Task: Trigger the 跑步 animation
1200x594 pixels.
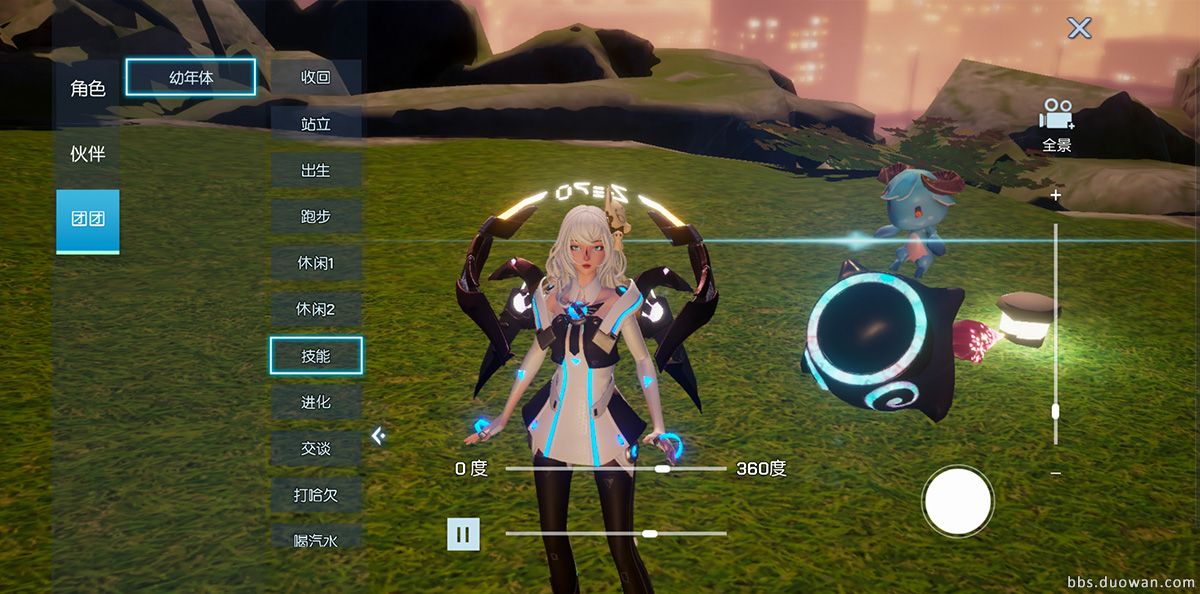Action: click(x=316, y=216)
